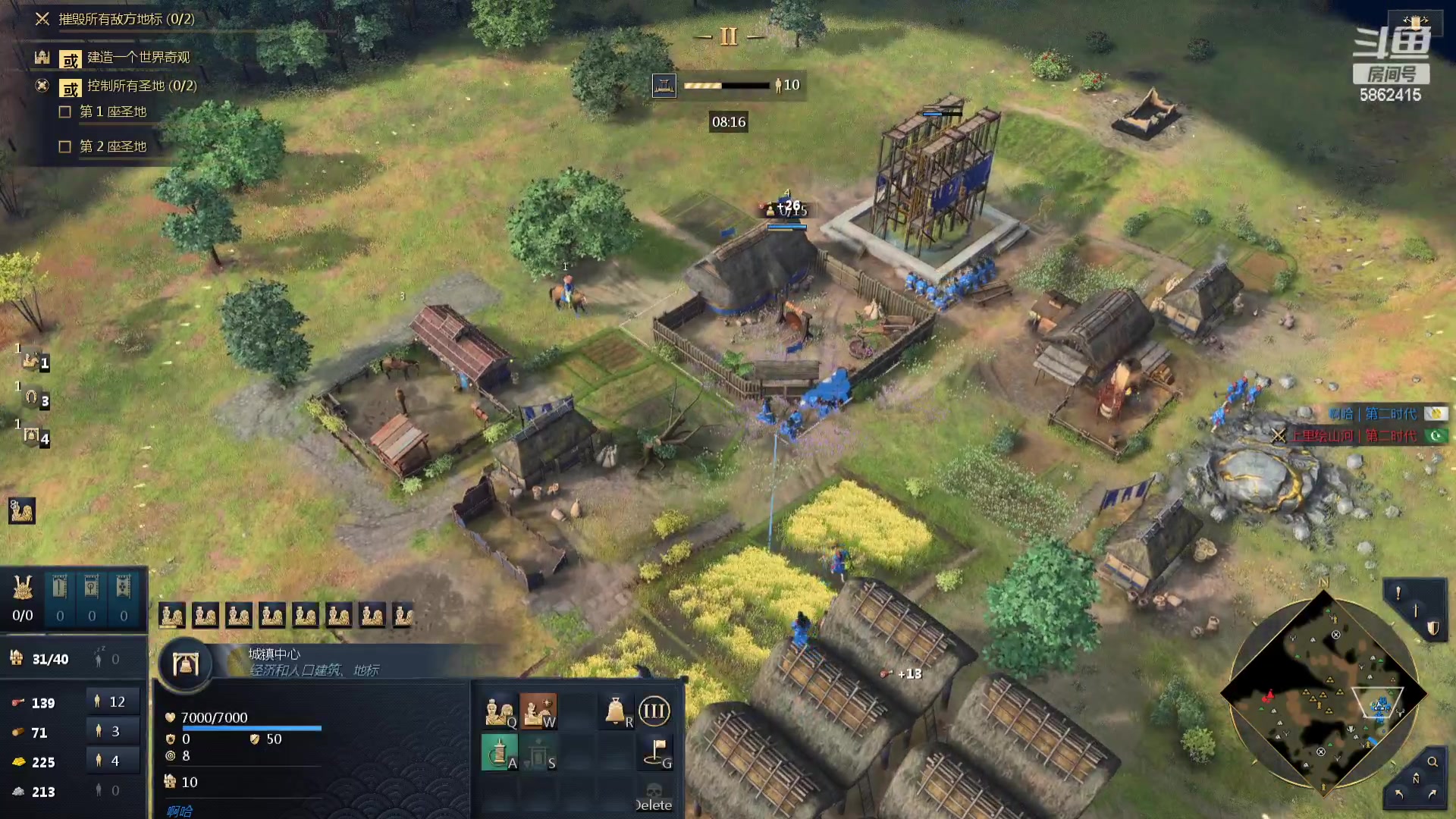Select the town center bell portrait

185,665
